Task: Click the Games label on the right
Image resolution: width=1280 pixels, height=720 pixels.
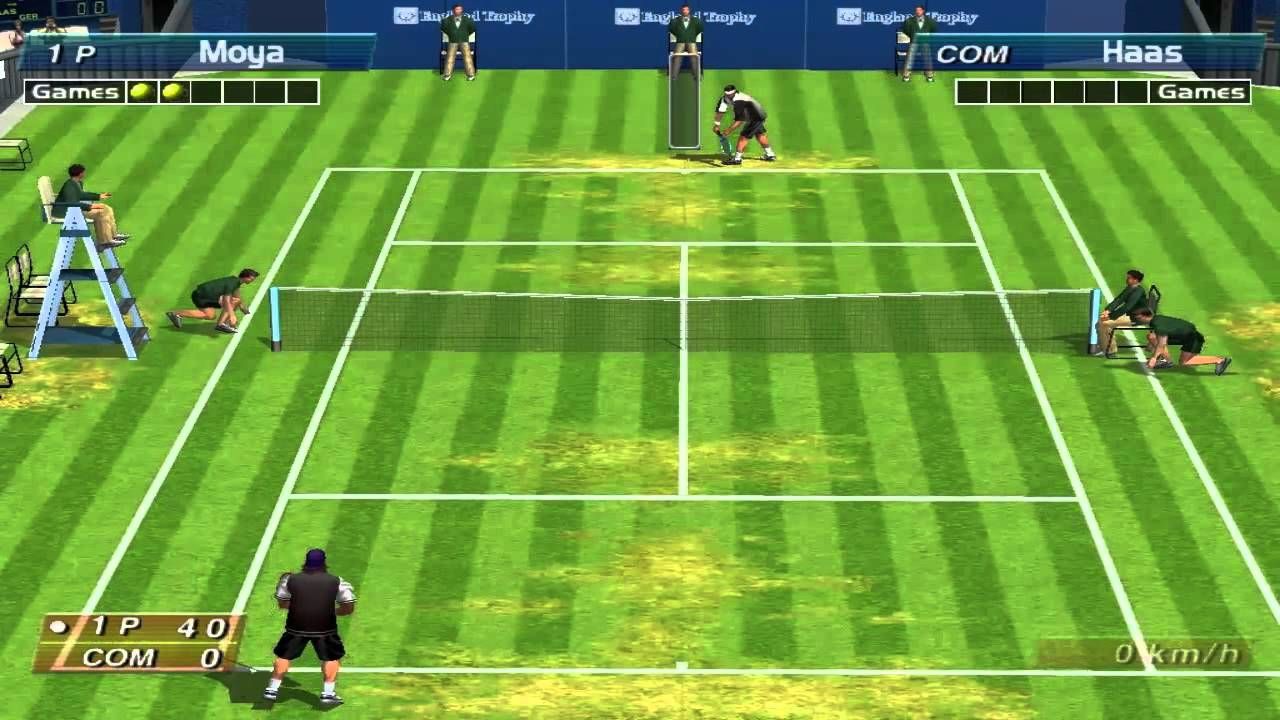Action: coord(1204,91)
